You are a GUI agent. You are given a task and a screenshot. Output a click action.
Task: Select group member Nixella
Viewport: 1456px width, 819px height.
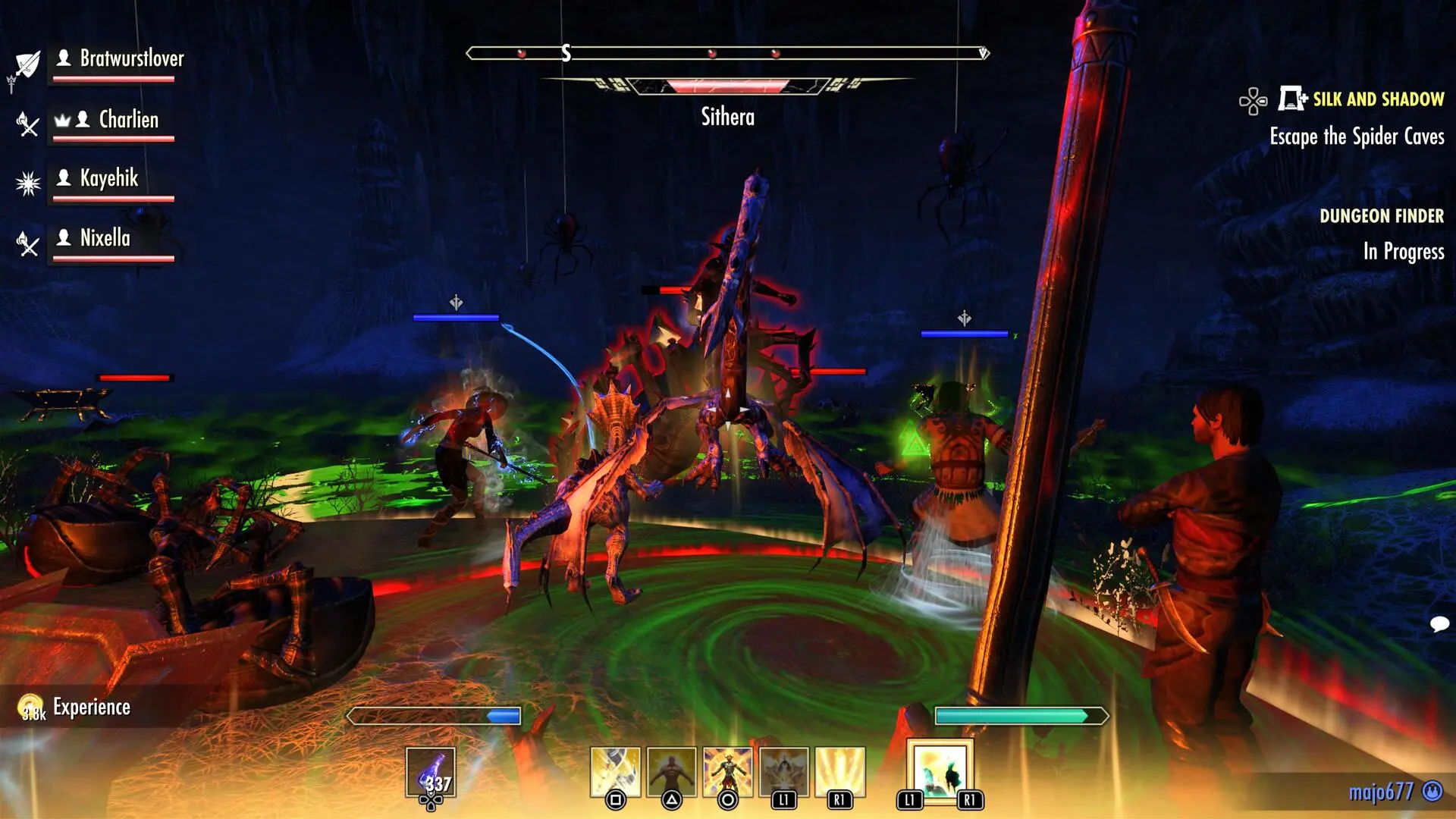(x=105, y=239)
